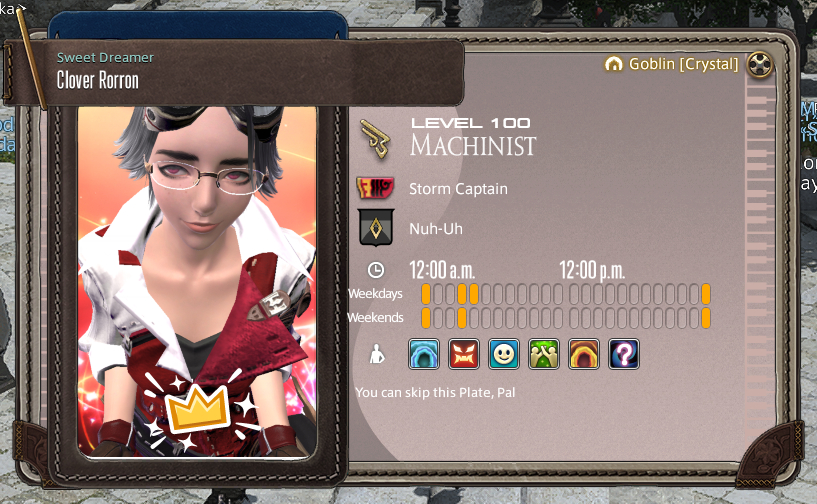Select the green high-five activity icon
The width and height of the screenshot is (817, 504).
click(x=544, y=353)
